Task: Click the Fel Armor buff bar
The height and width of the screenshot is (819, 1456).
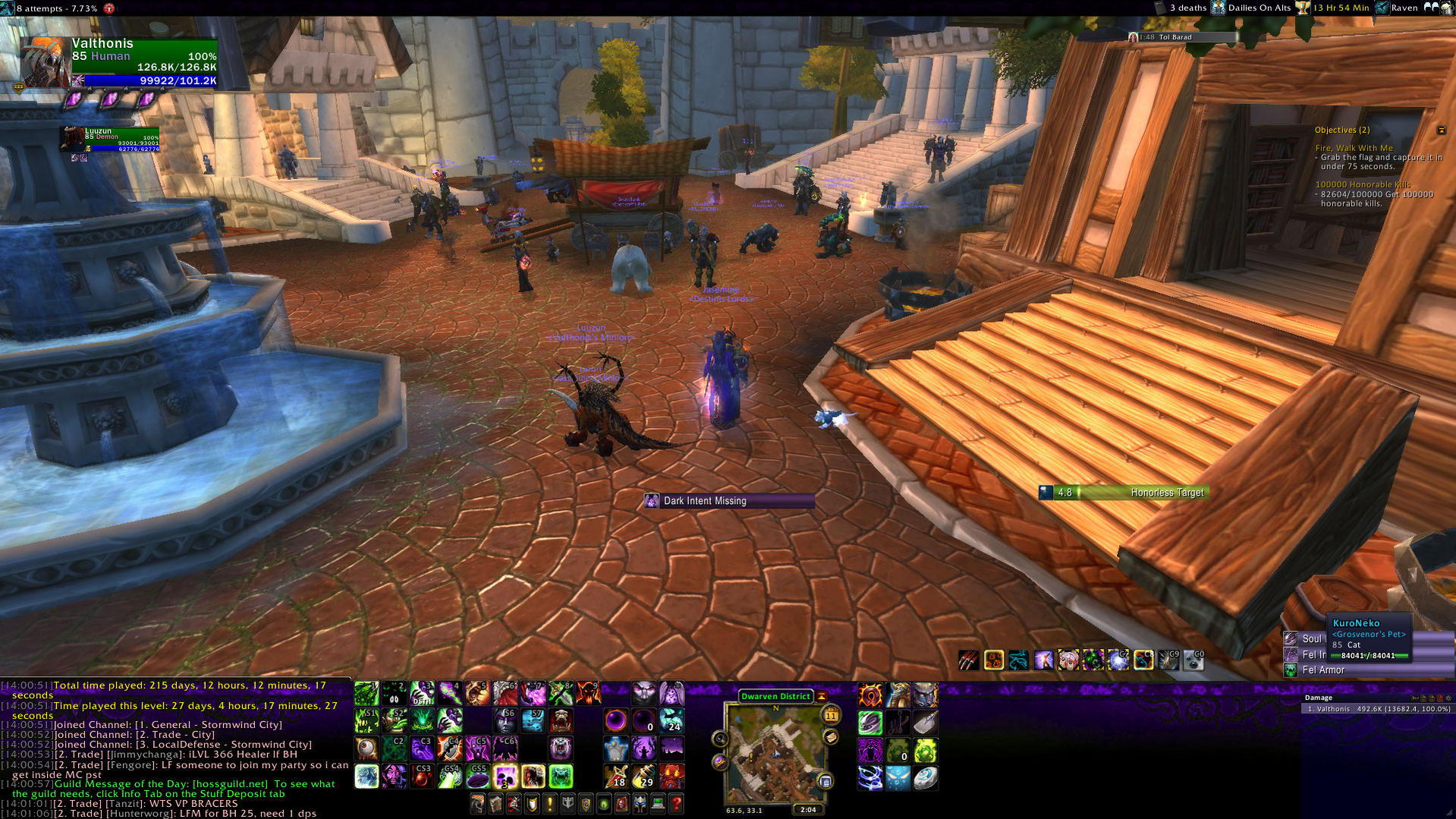Action: [x=1322, y=670]
